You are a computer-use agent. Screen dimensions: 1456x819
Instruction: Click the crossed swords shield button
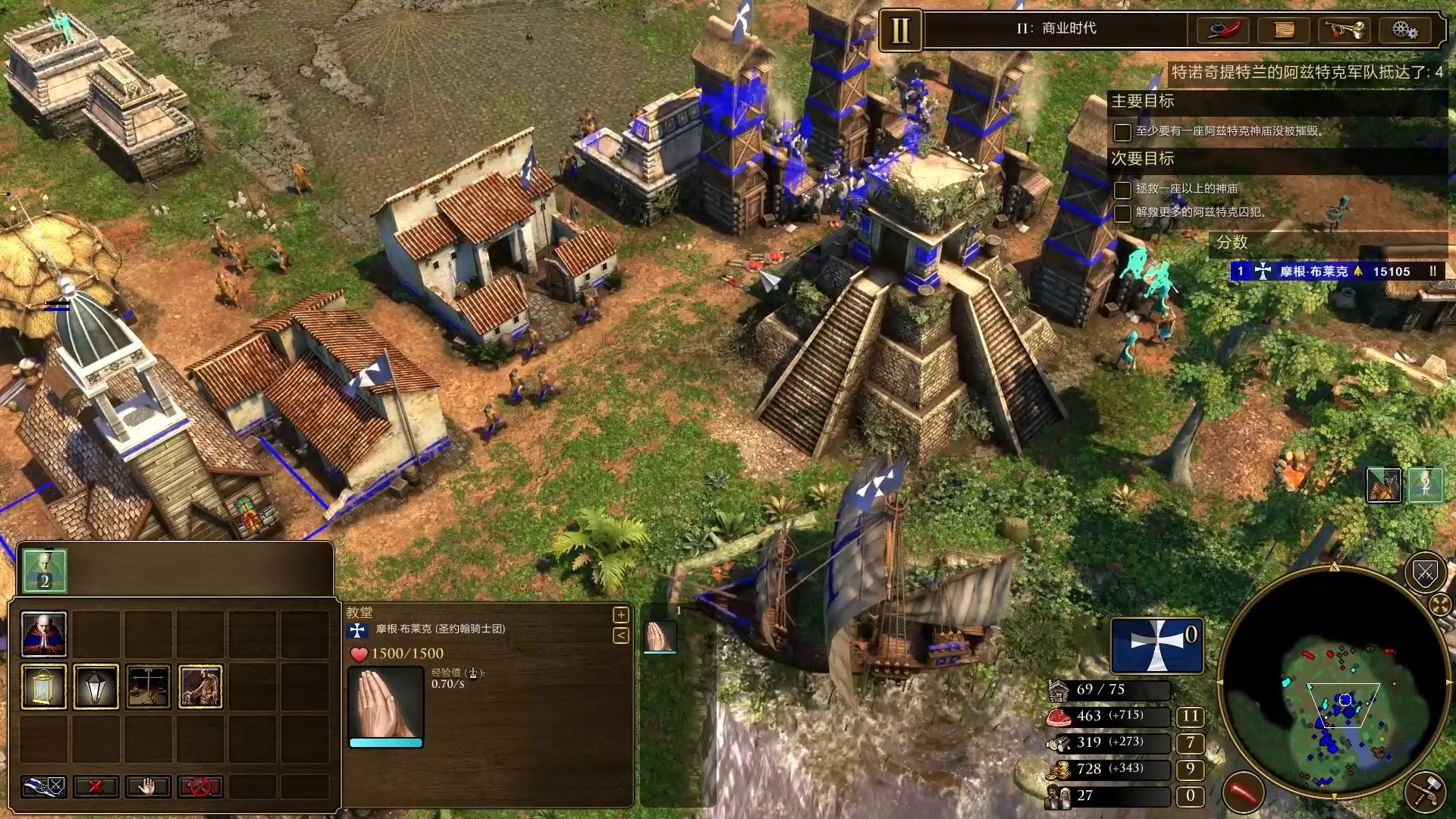coord(1425,573)
